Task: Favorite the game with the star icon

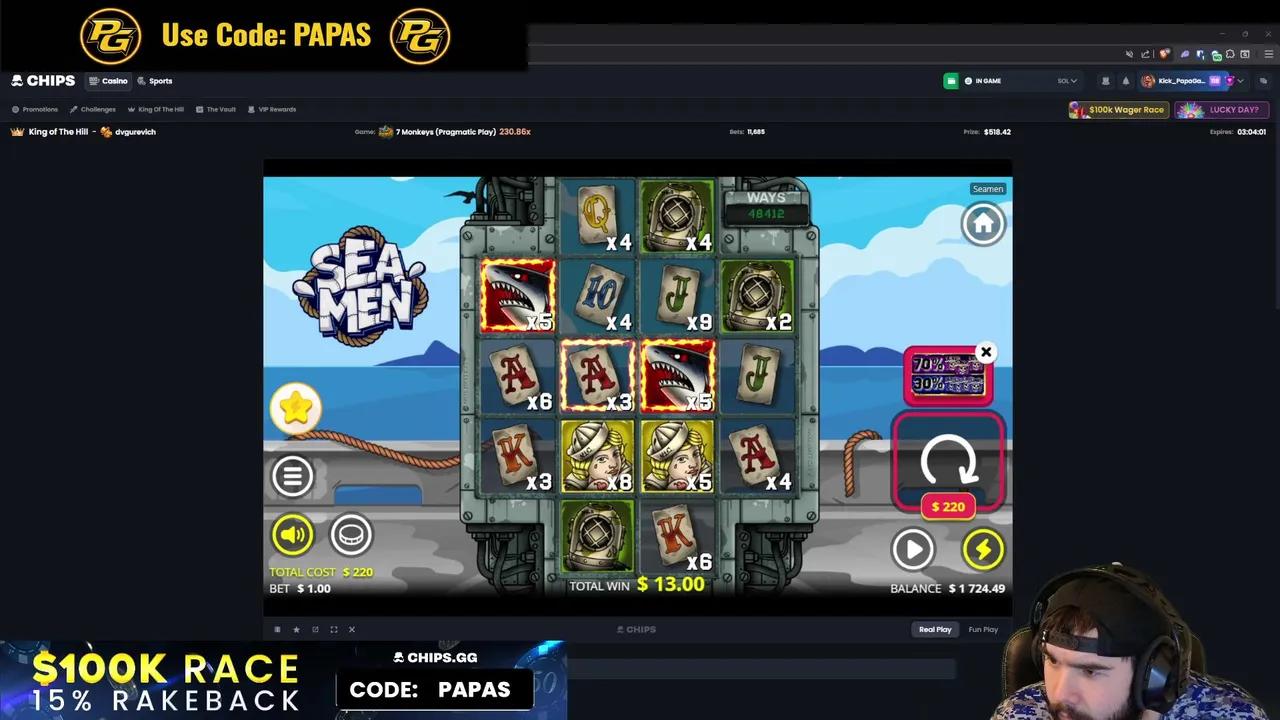Action: pos(296,629)
